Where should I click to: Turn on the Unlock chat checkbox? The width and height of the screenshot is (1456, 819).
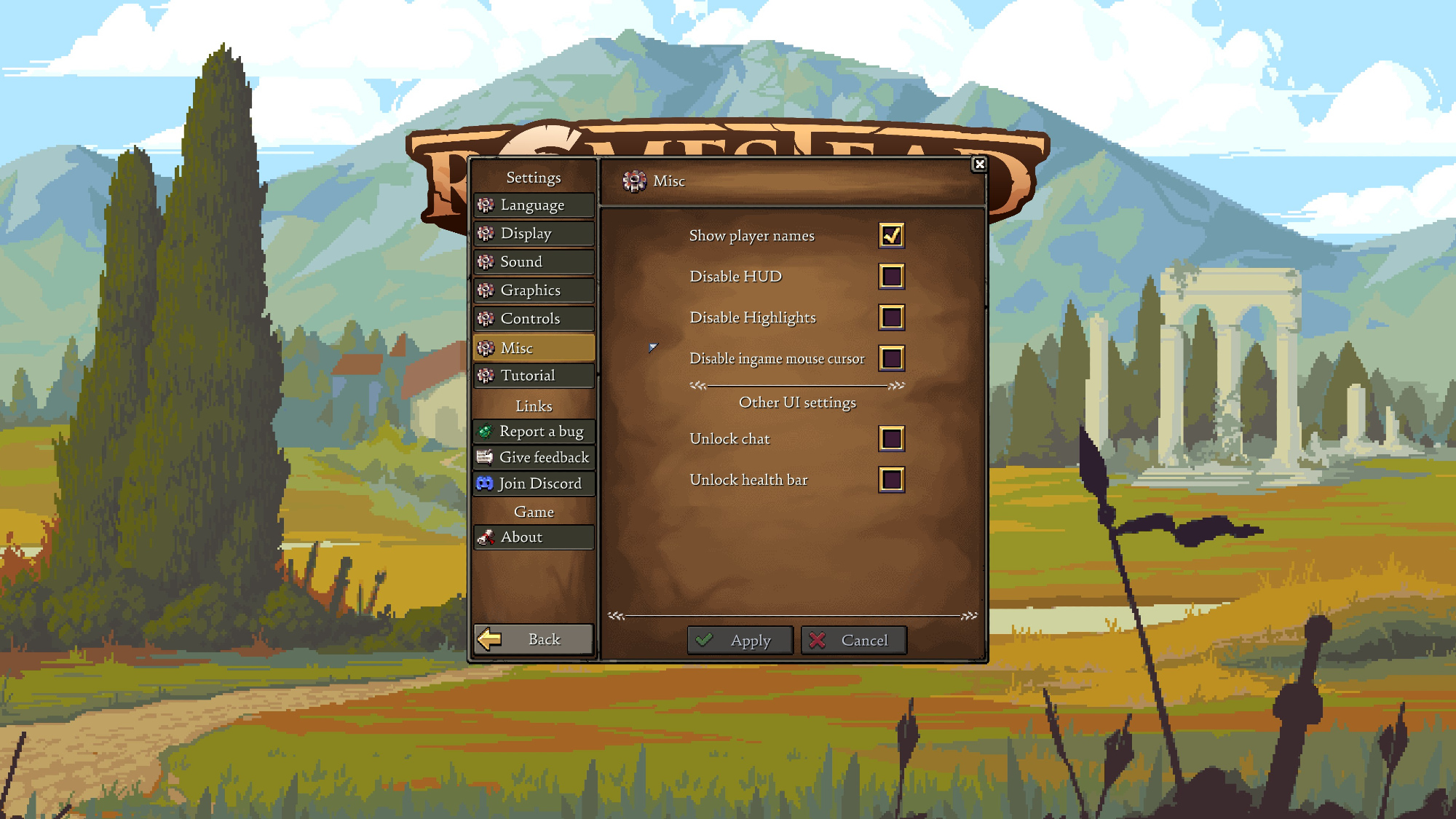[x=892, y=439]
